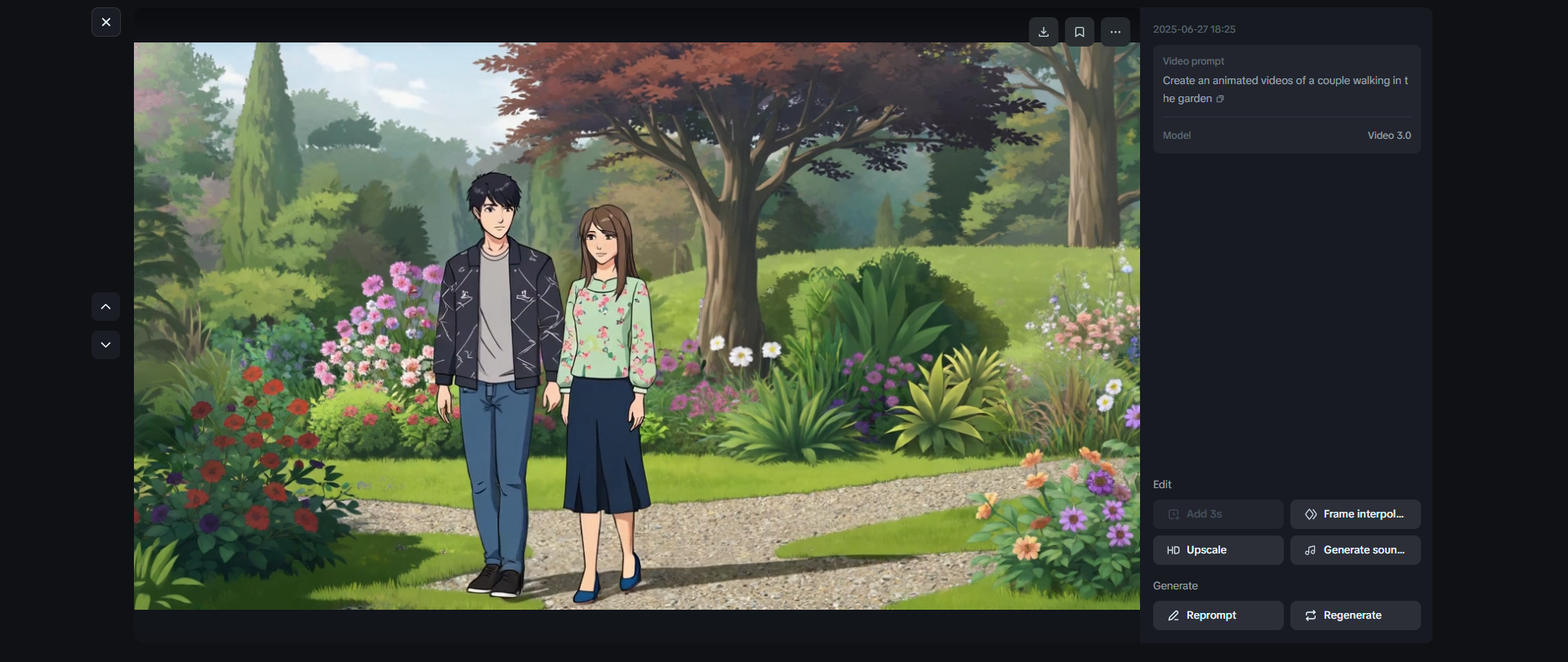
Task: Upscale the video to HD
Action: point(1218,550)
